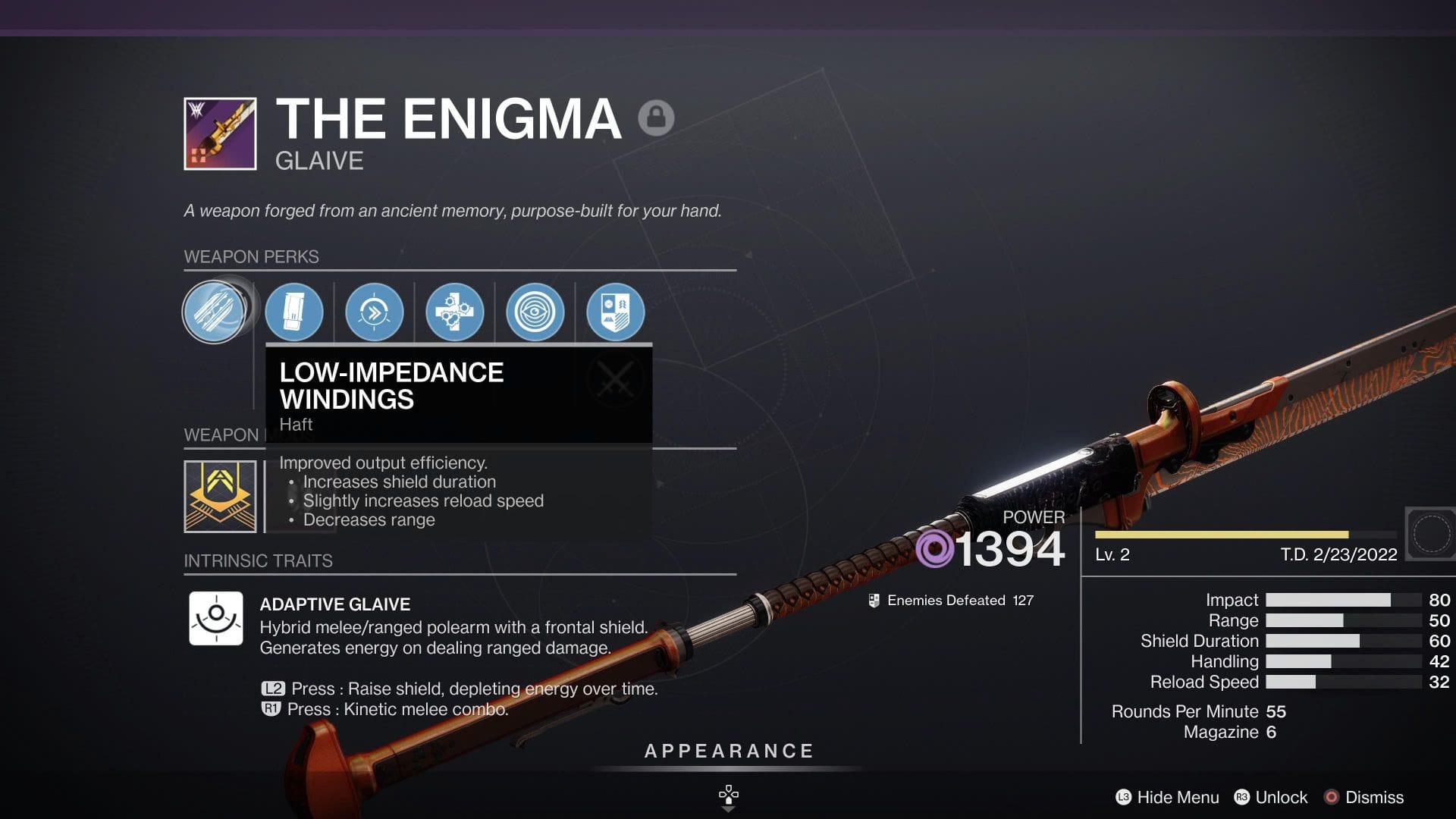Expand the Intrinsic Traits section header
The height and width of the screenshot is (819, 1456).
pyautogui.click(x=259, y=561)
